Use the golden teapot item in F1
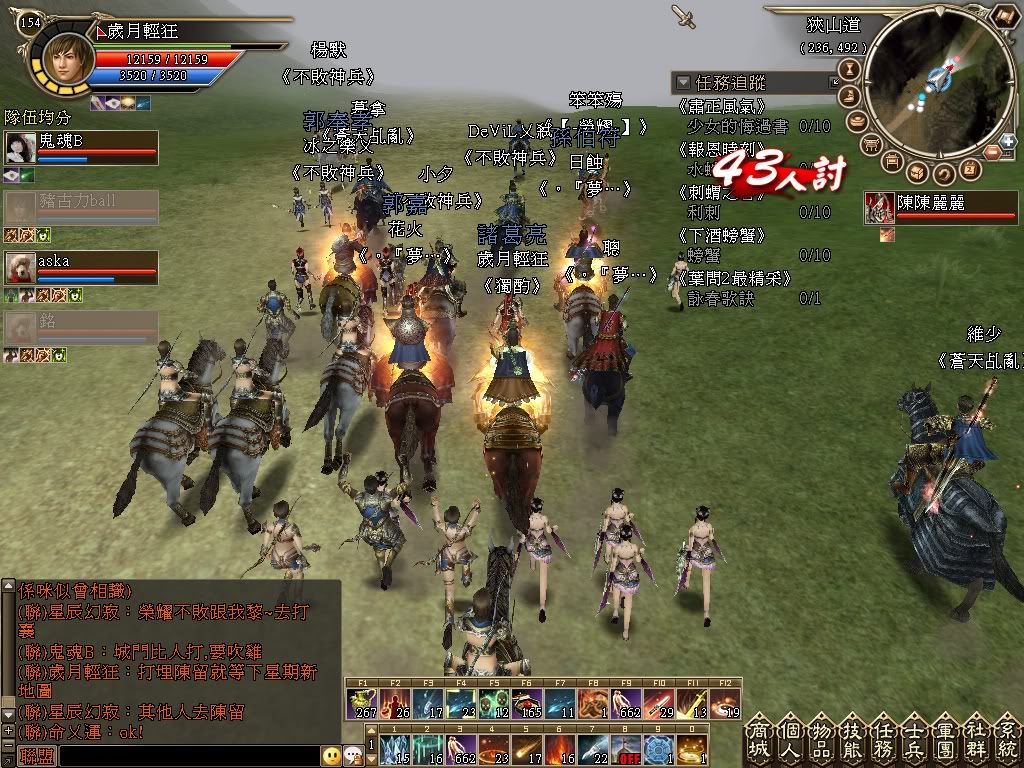1024x768 pixels. pyautogui.click(x=362, y=703)
